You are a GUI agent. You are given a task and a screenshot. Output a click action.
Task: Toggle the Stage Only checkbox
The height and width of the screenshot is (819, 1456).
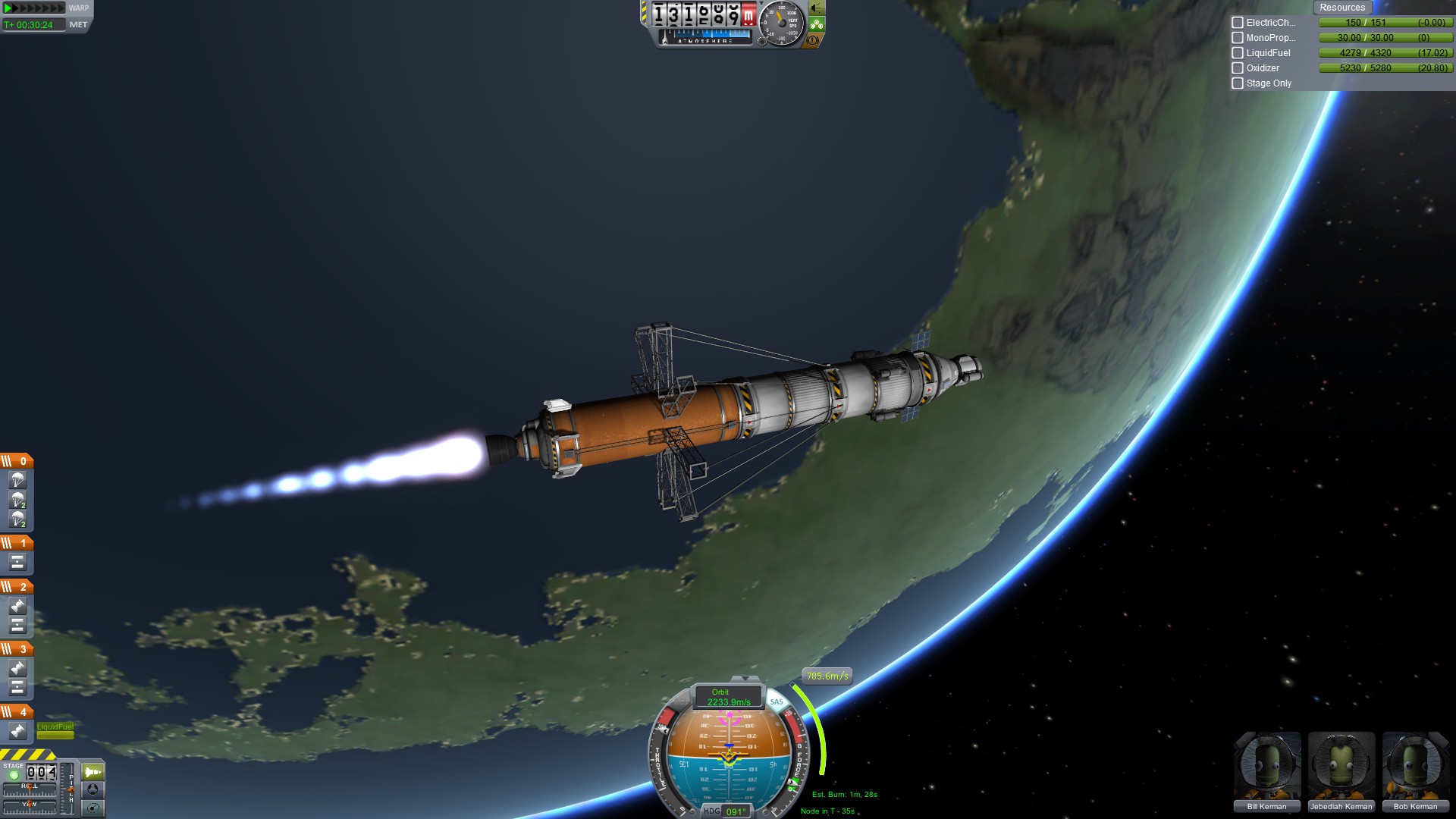point(1238,83)
